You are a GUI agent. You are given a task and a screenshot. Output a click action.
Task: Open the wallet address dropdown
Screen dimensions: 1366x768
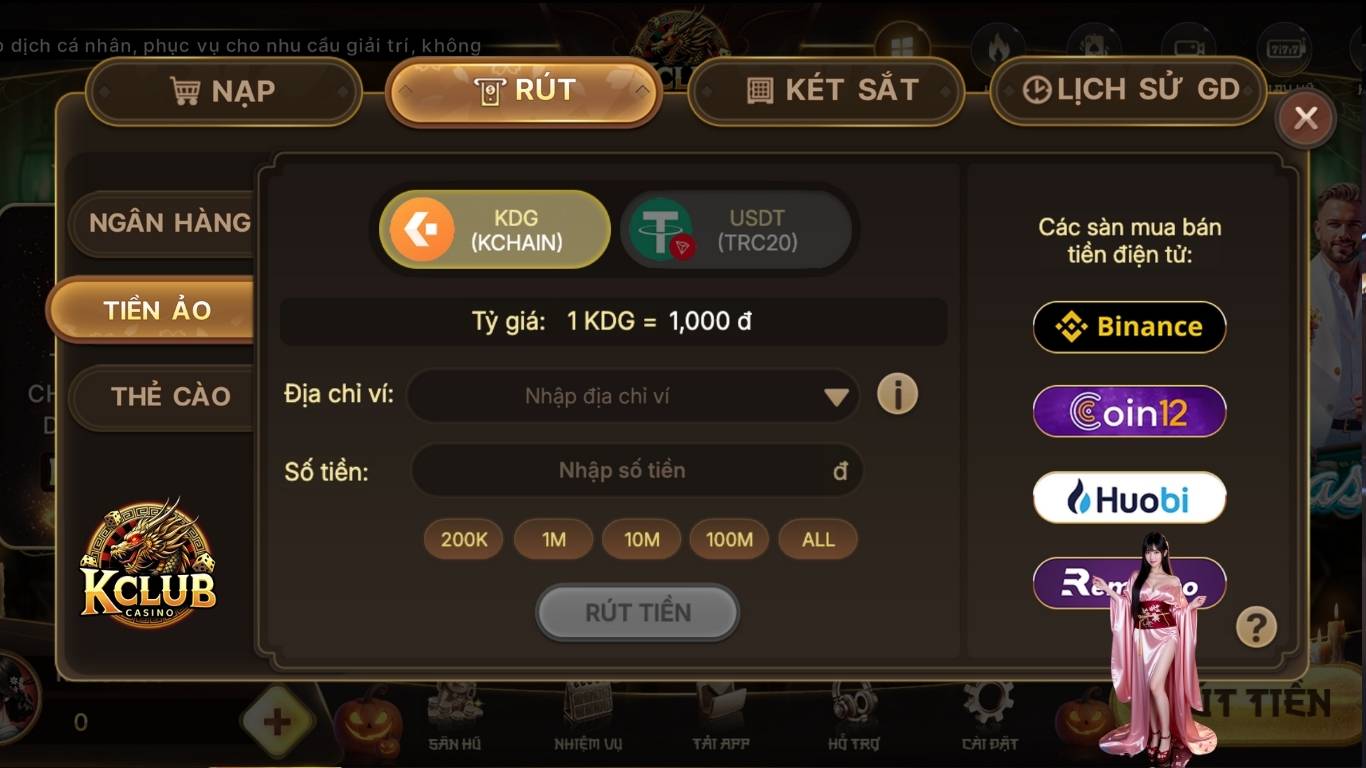(x=838, y=395)
